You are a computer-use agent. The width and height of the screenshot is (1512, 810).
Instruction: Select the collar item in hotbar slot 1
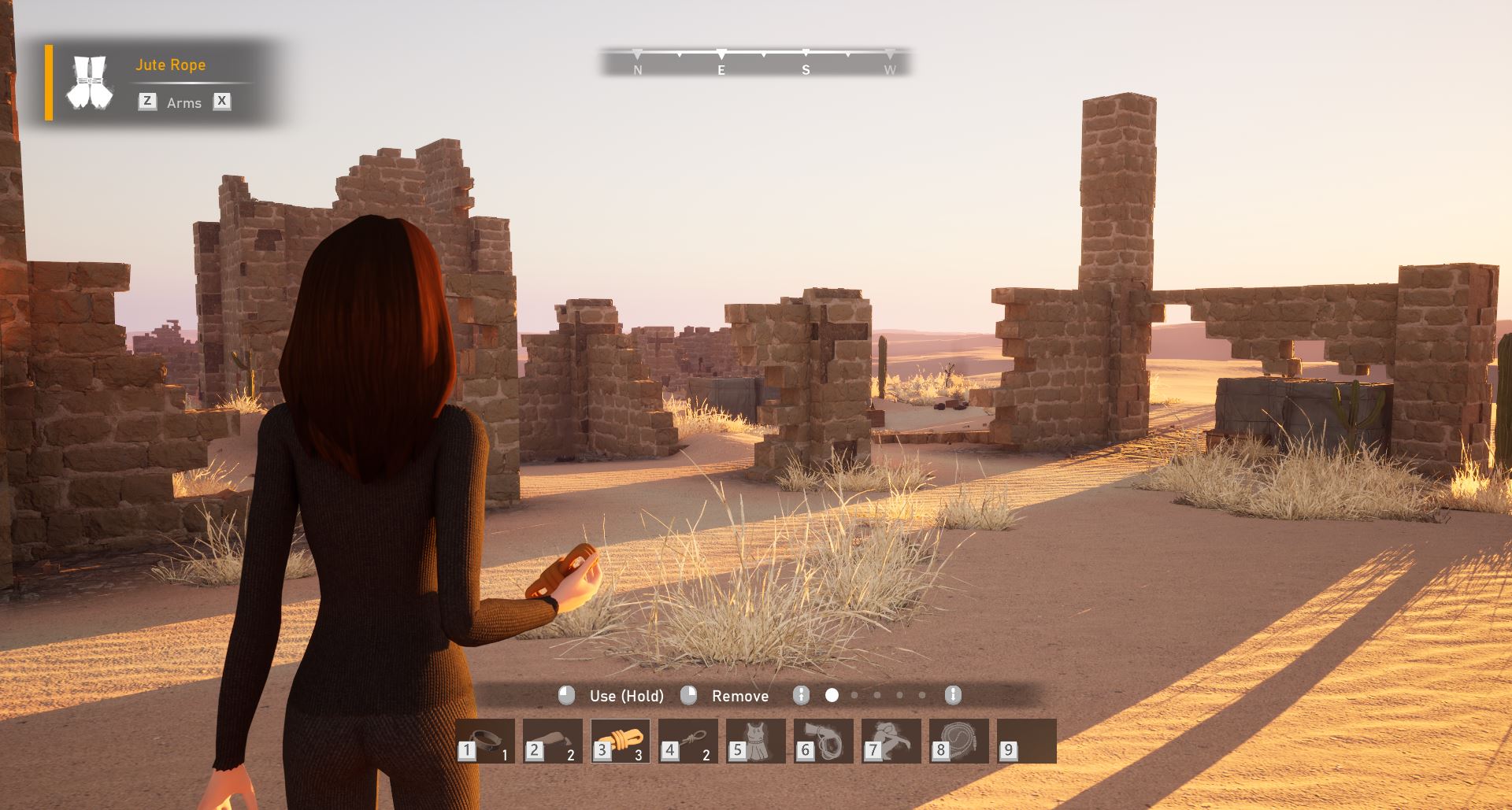coord(485,741)
